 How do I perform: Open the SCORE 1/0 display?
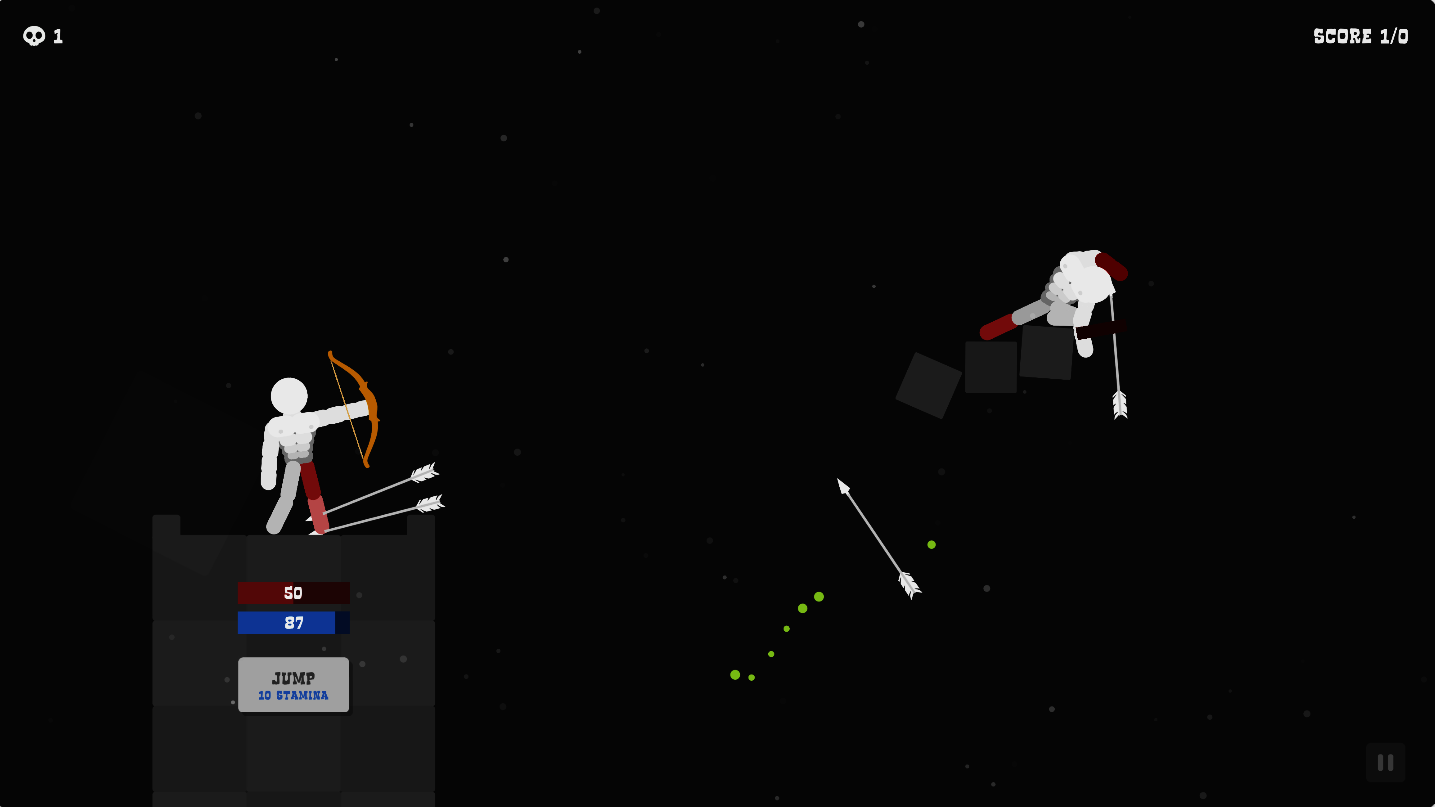1360,35
